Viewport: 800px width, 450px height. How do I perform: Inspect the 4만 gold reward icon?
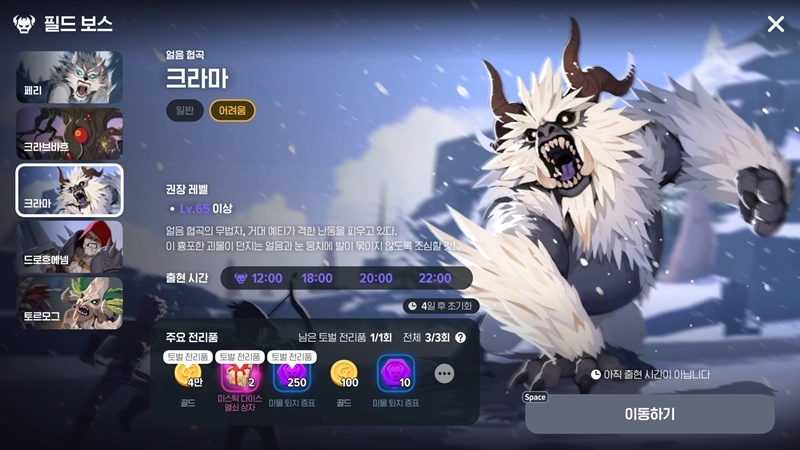click(x=188, y=375)
